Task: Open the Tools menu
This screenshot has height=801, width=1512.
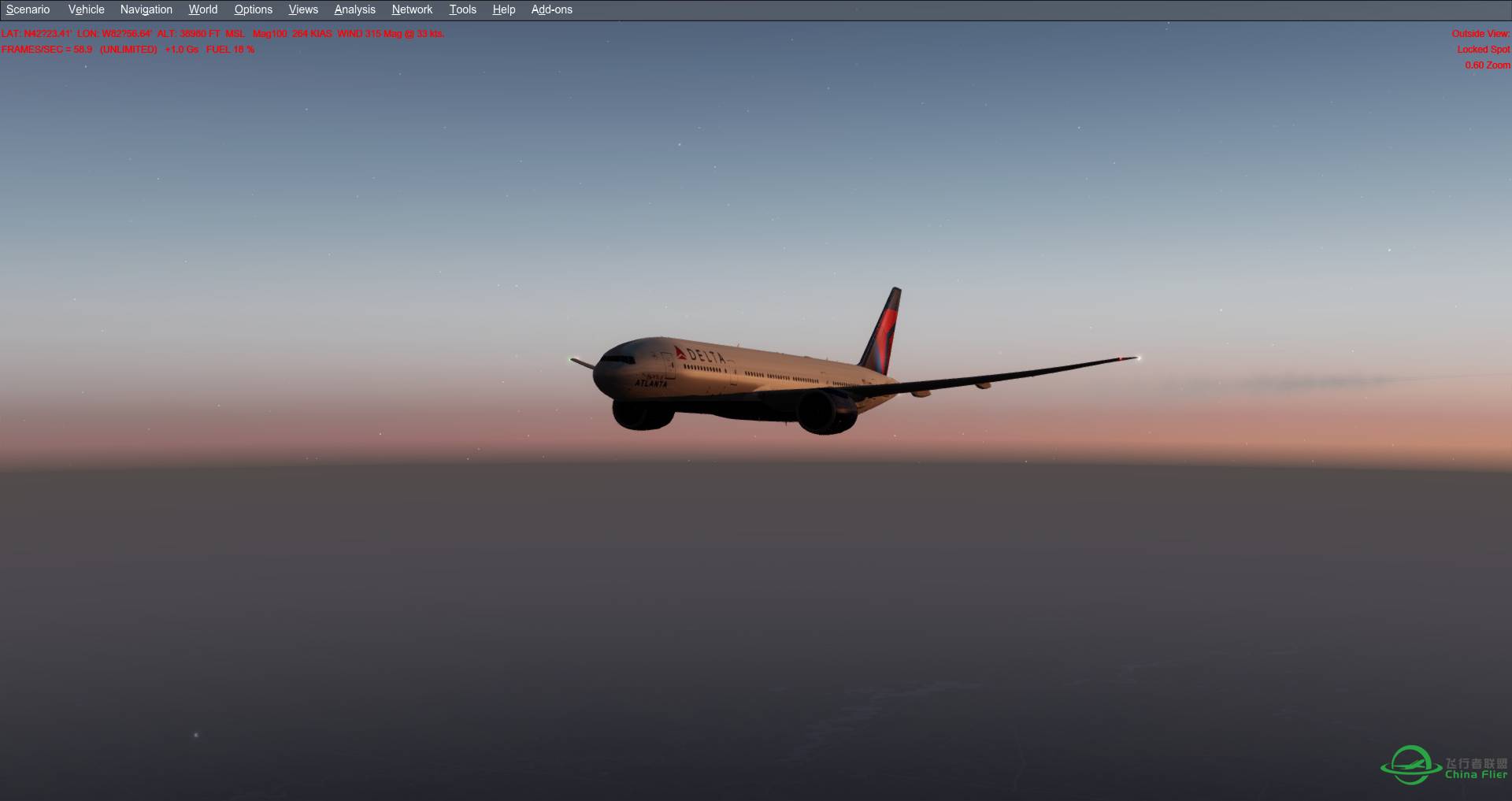Action: (462, 9)
